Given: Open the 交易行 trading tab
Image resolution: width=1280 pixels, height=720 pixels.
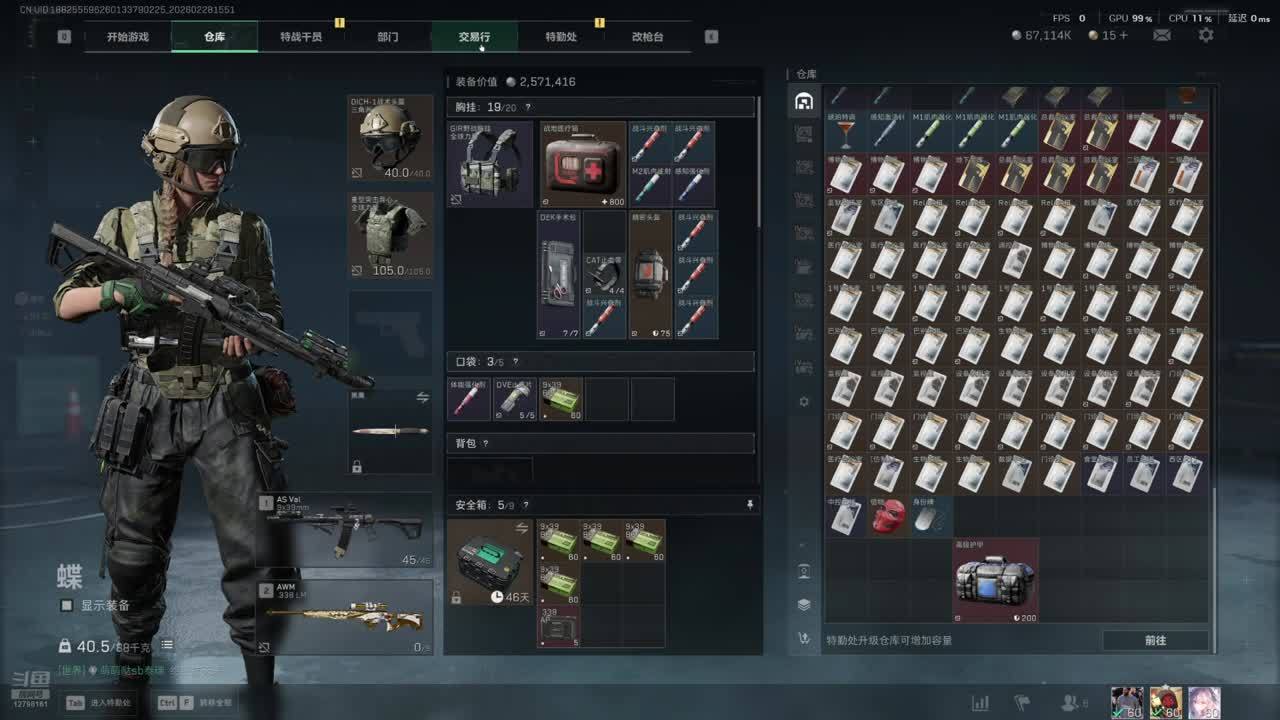Looking at the screenshot, I should 474,37.
